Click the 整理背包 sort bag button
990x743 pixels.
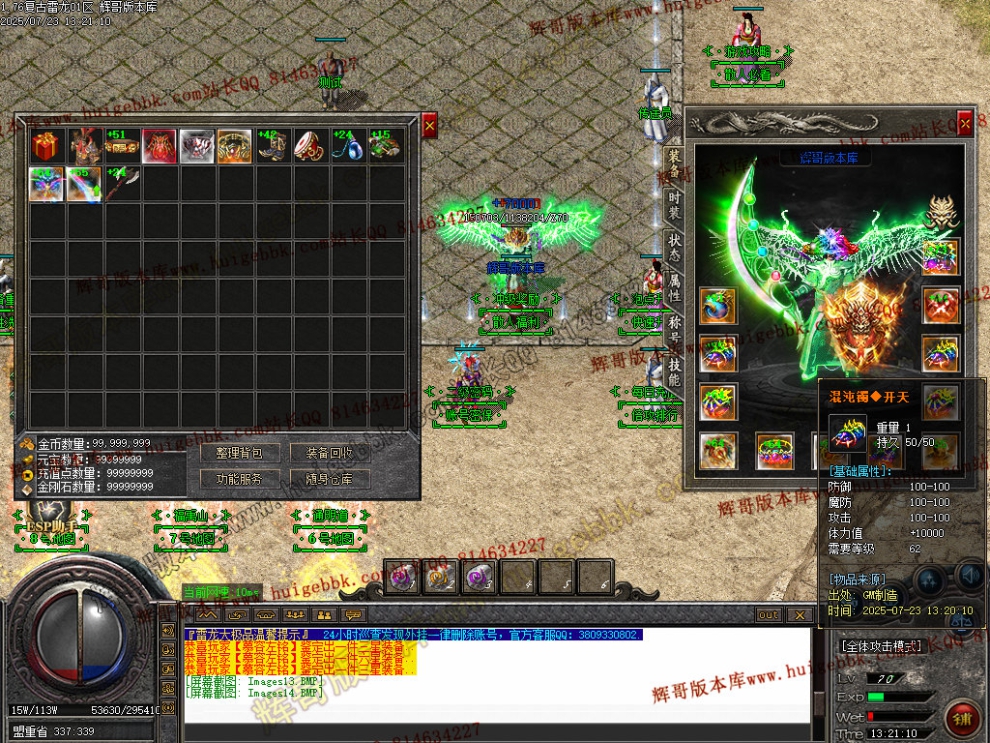tap(239, 453)
